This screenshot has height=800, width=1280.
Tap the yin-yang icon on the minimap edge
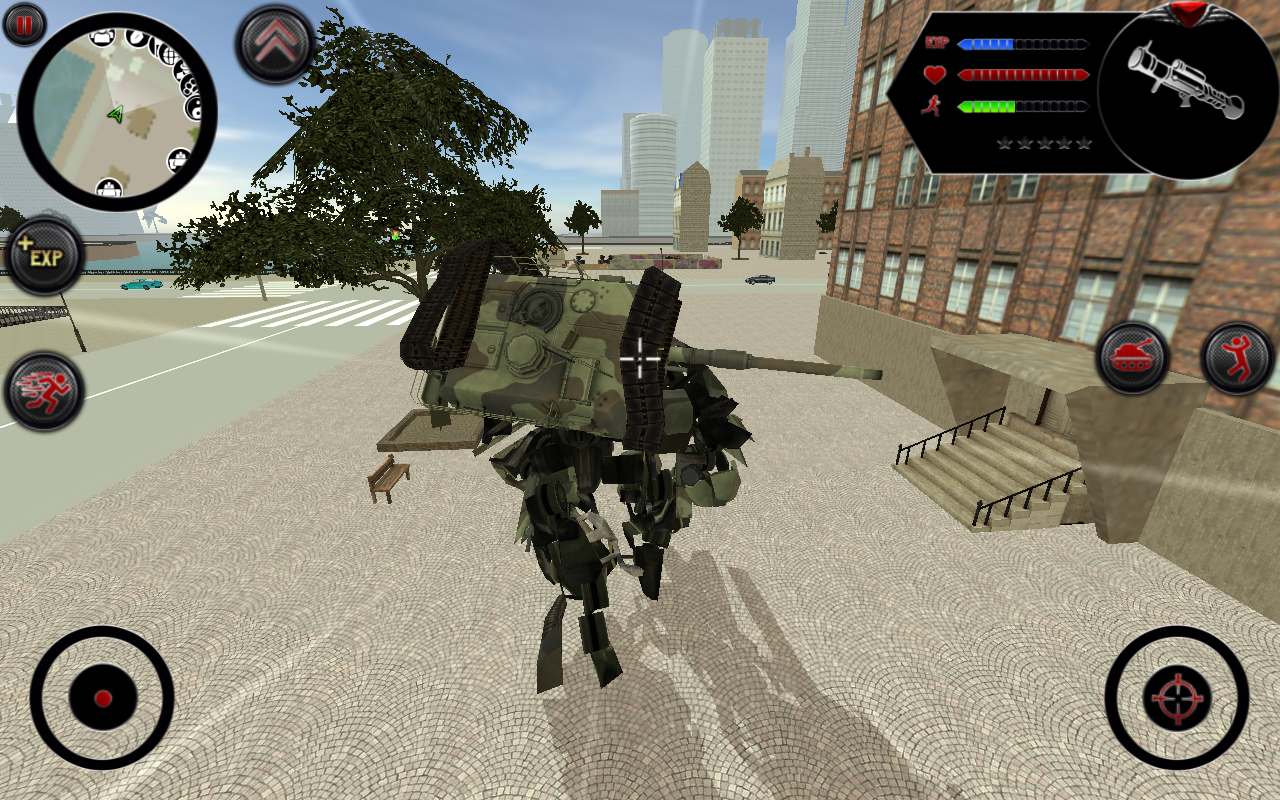tap(192, 110)
